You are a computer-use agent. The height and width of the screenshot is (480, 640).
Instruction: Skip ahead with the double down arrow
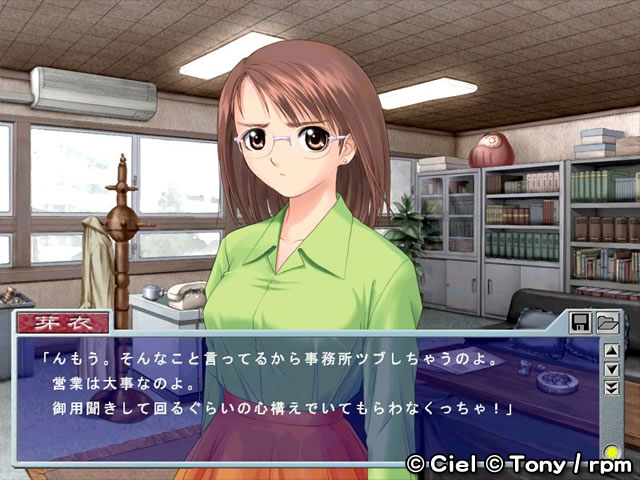(x=611, y=388)
